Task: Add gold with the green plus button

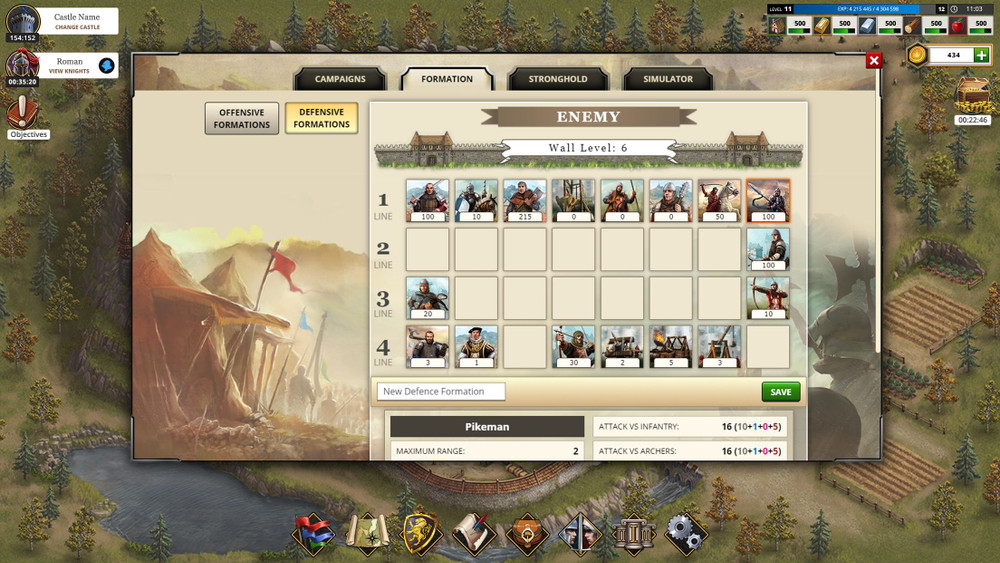Action: (981, 55)
